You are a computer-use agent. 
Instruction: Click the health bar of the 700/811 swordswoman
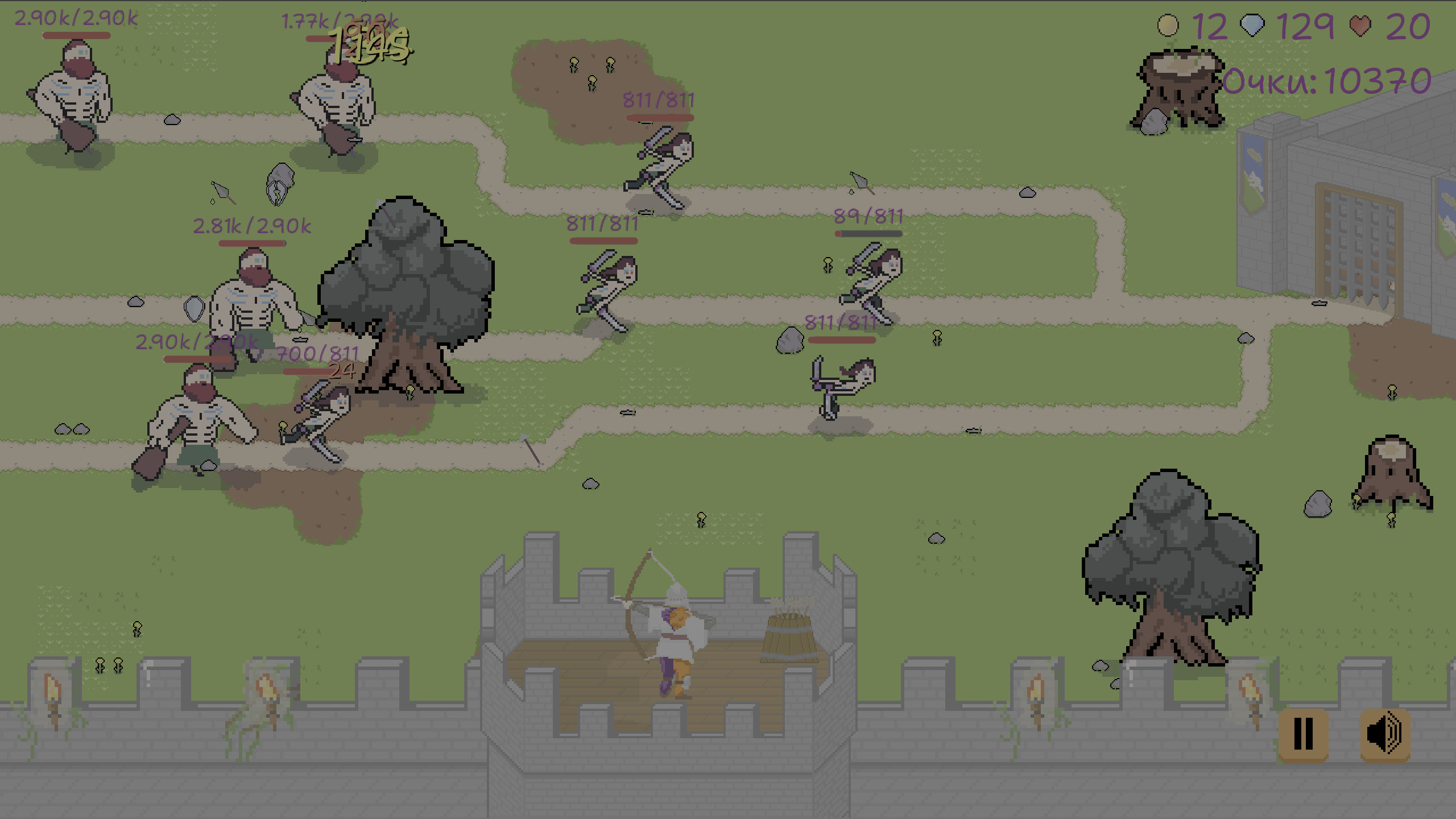(x=317, y=370)
